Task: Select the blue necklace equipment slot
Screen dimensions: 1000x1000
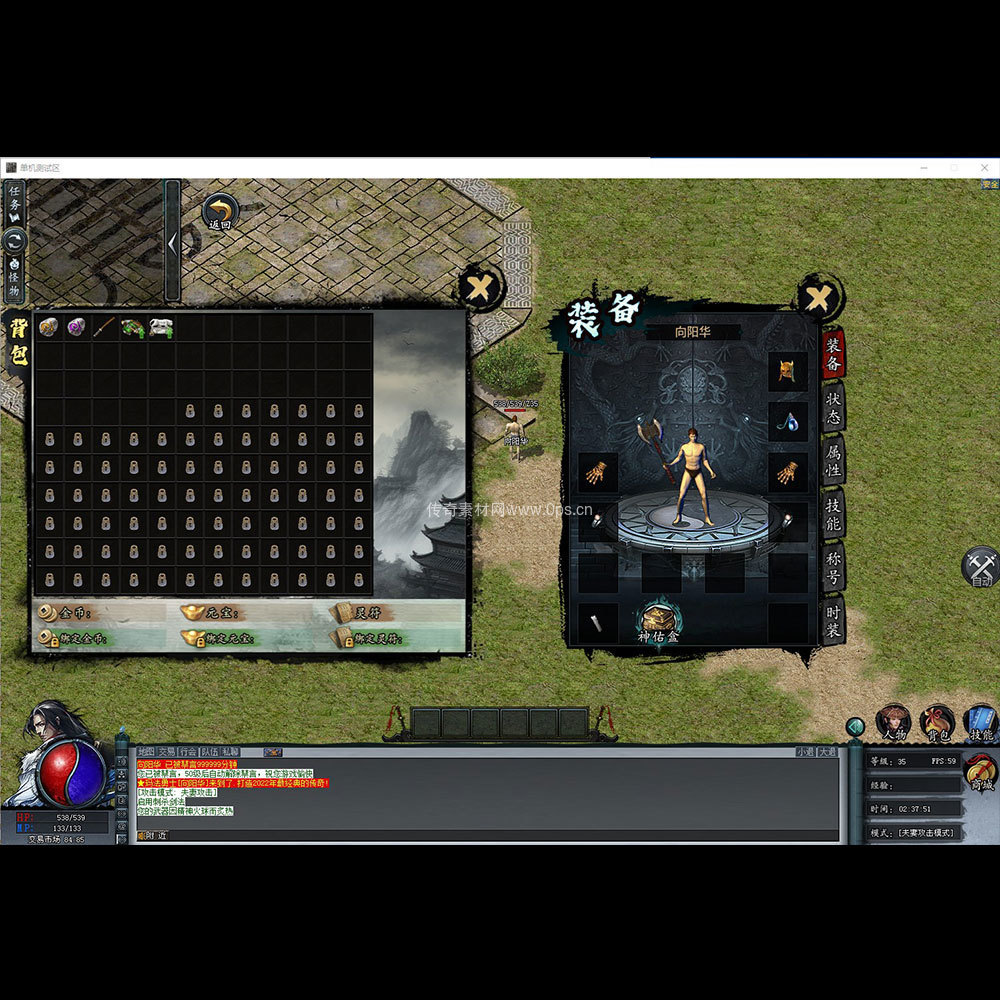Action: [x=787, y=421]
